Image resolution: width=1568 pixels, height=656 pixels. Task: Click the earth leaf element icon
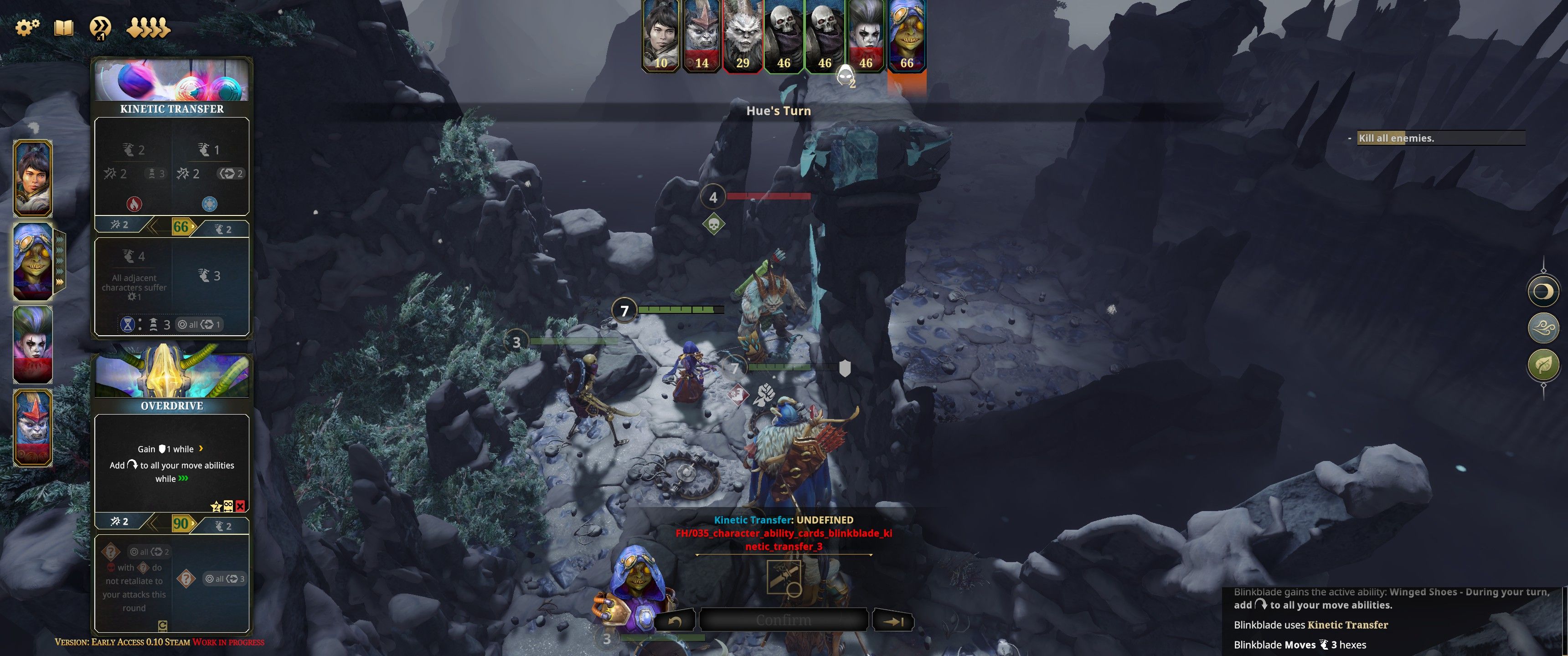[x=1543, y=365]
